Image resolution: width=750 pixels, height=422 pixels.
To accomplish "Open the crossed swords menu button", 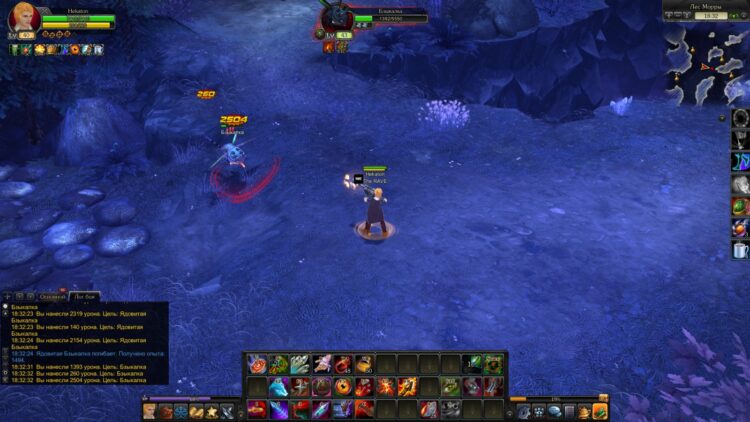I will click(228, 411).
